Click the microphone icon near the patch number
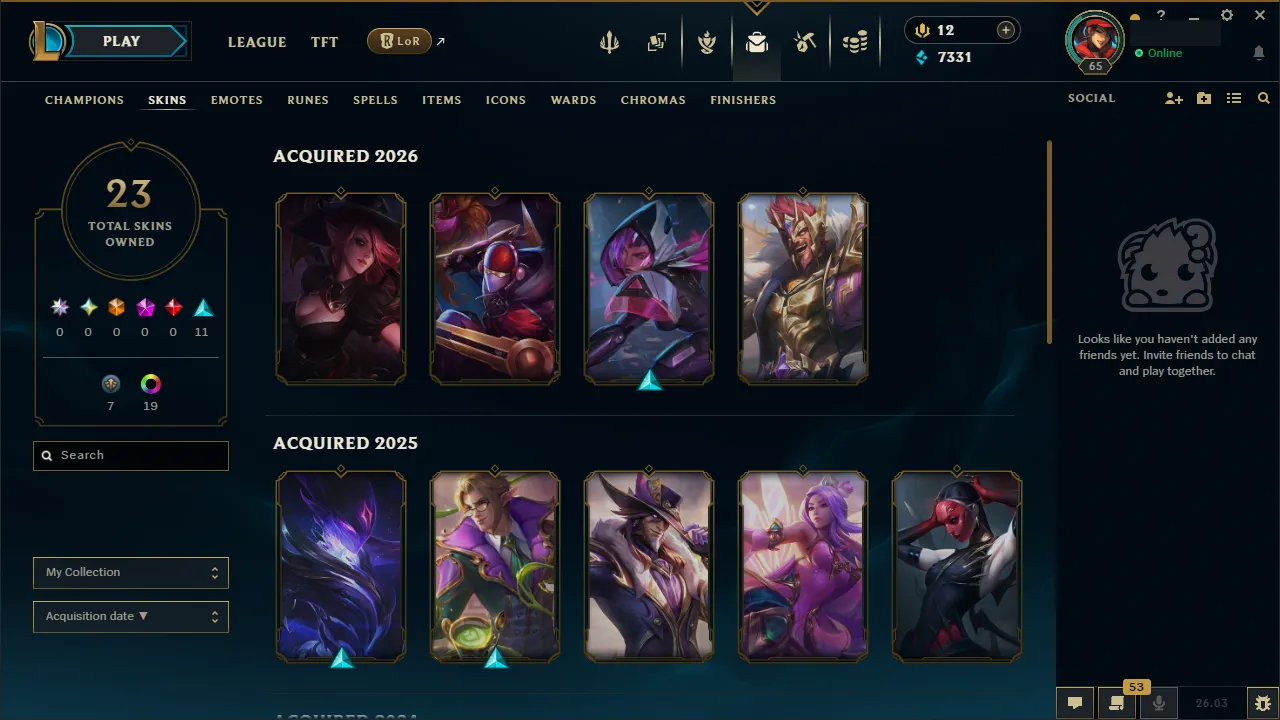1280x720 pixels. (x=1157, y=701)
